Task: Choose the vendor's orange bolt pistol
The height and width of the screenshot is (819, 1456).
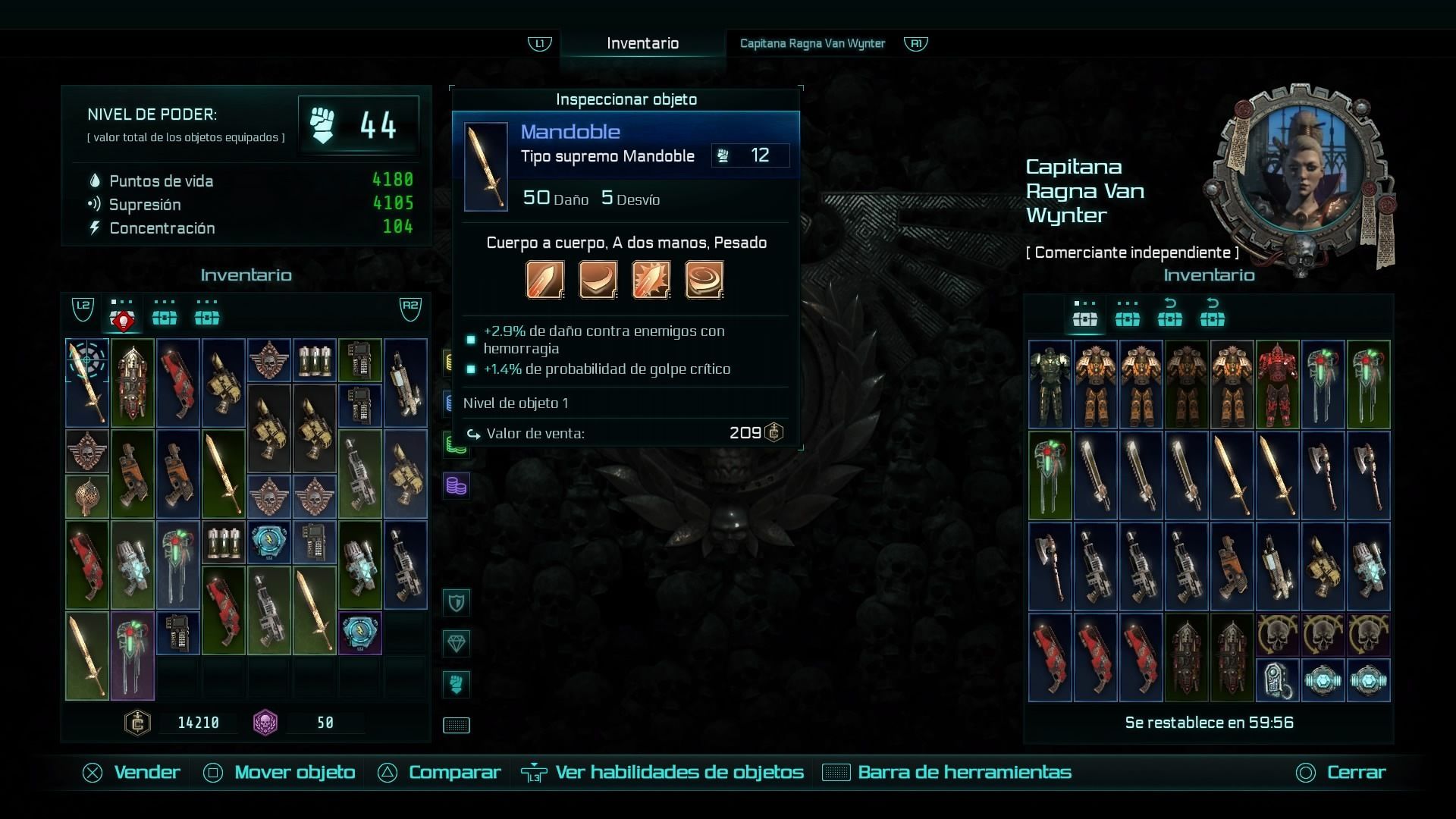Action: pos(1232,566)
